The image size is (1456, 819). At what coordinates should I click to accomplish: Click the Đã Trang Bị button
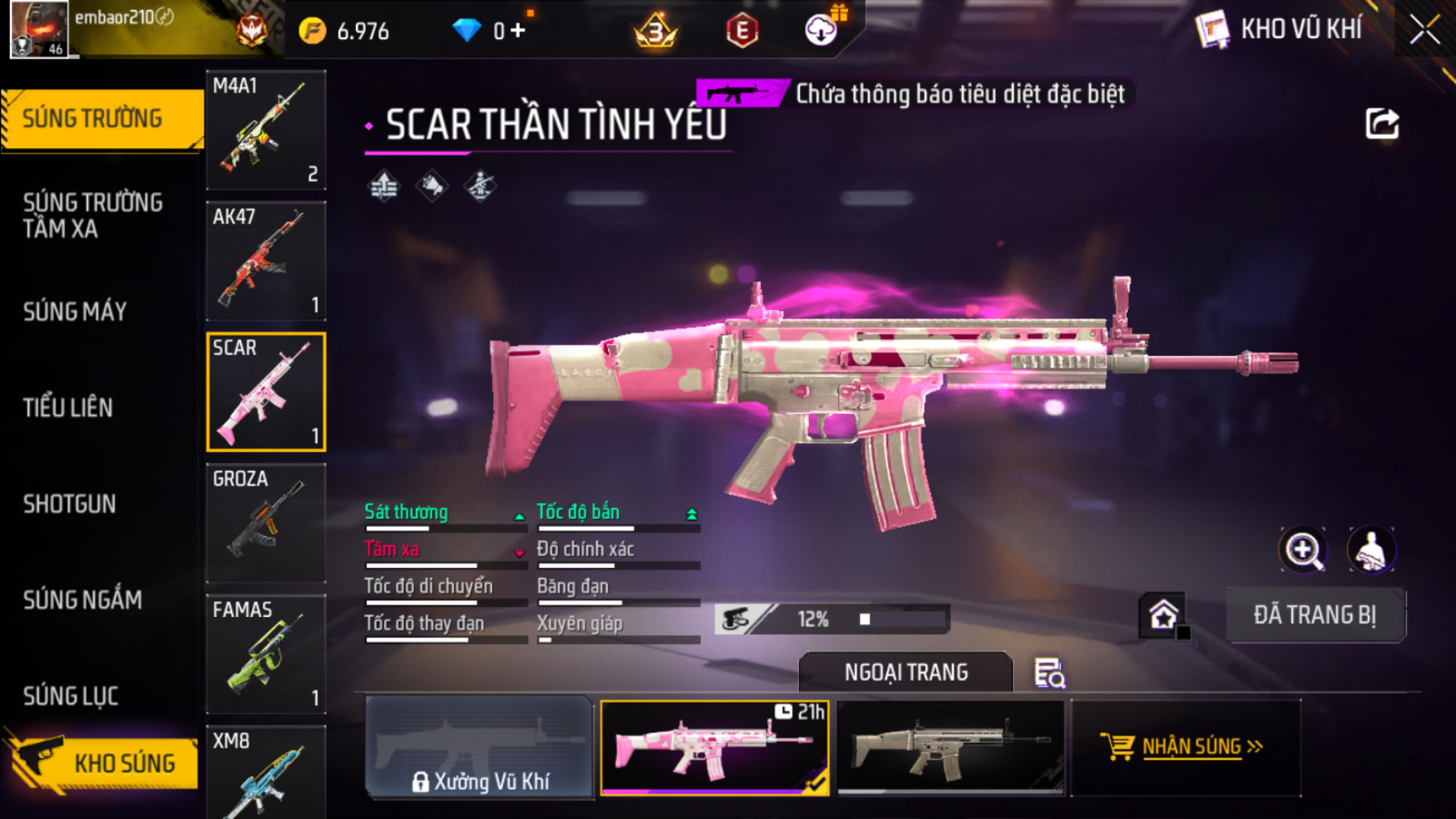point(1315,615)
